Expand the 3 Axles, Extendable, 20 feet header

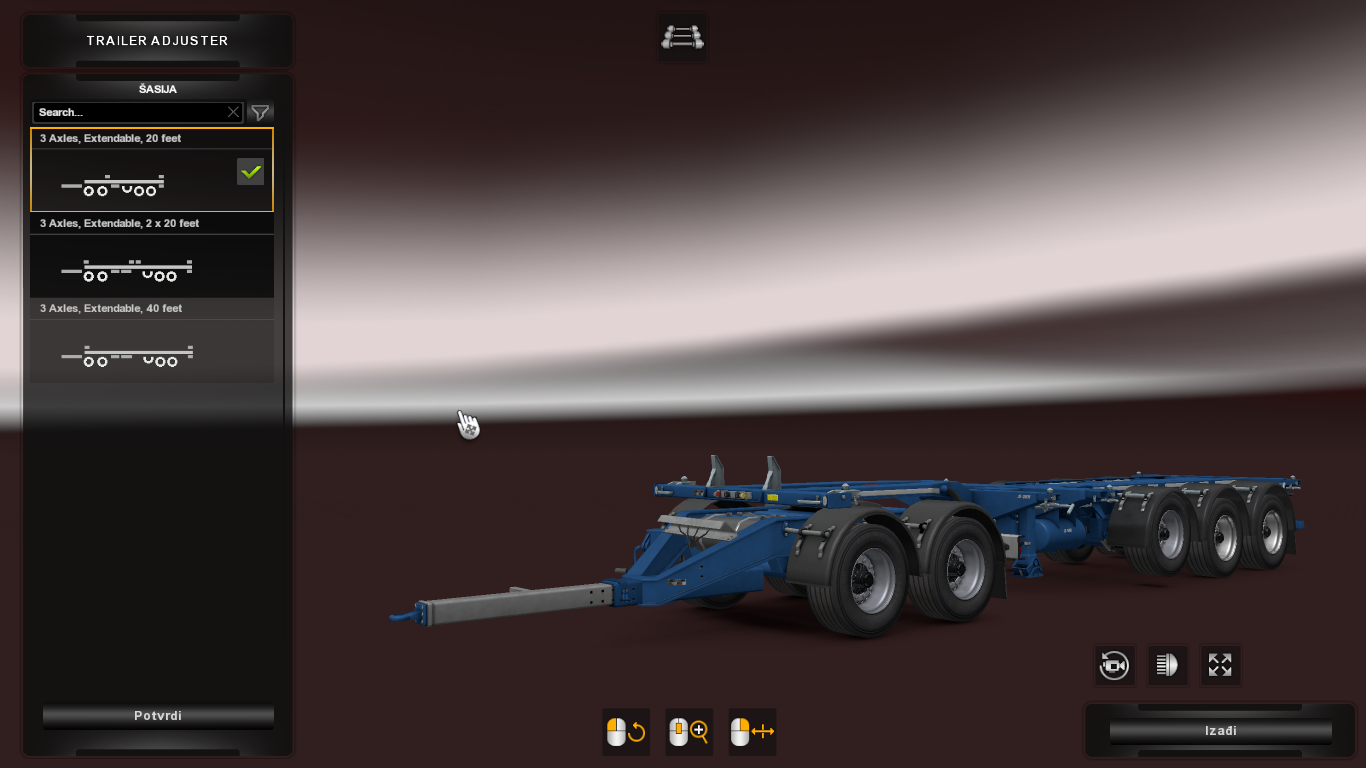(x=152, y=138)
